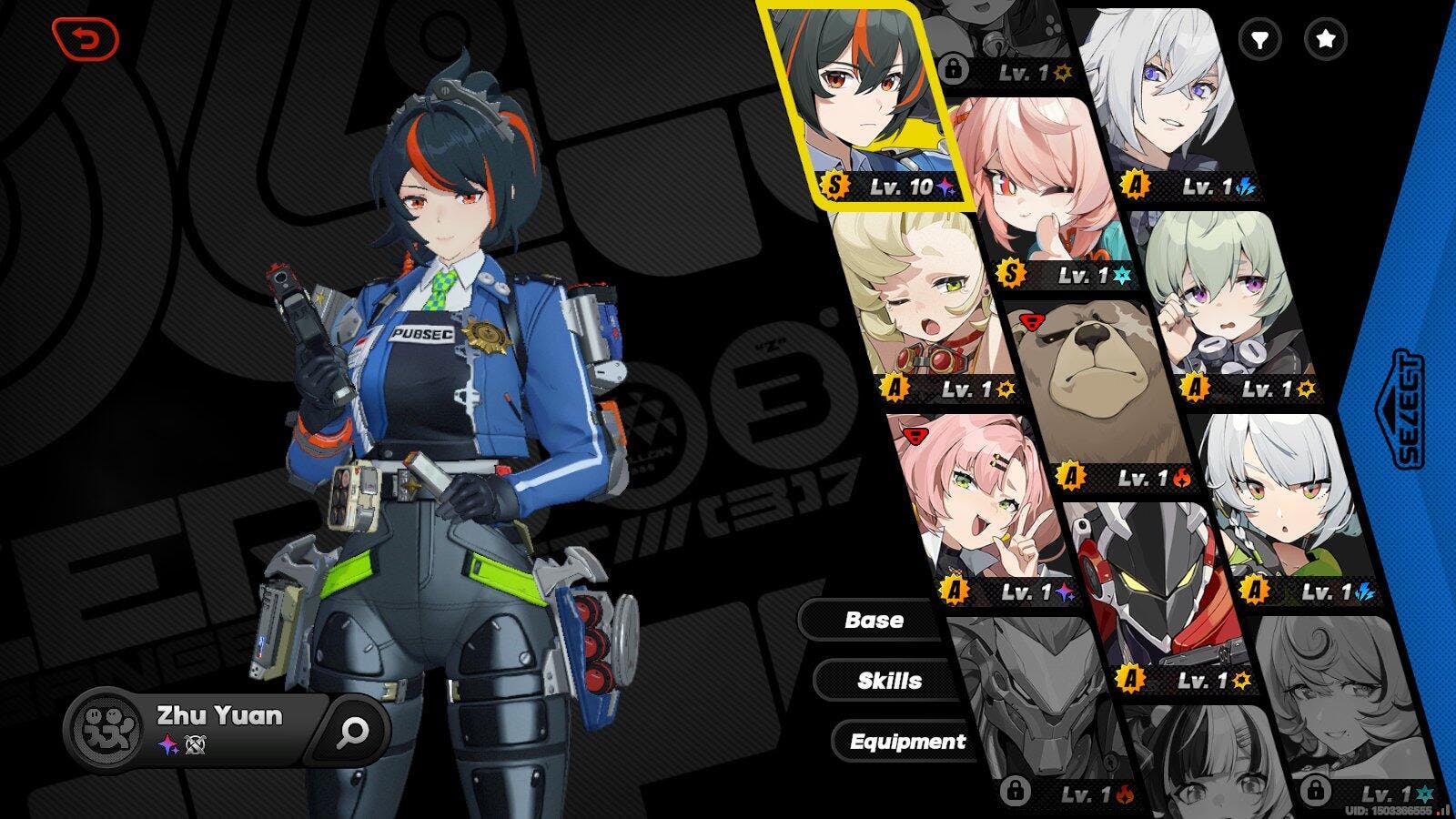
Task: Open the agent filter funnel icon
Action: [1260, 39]
